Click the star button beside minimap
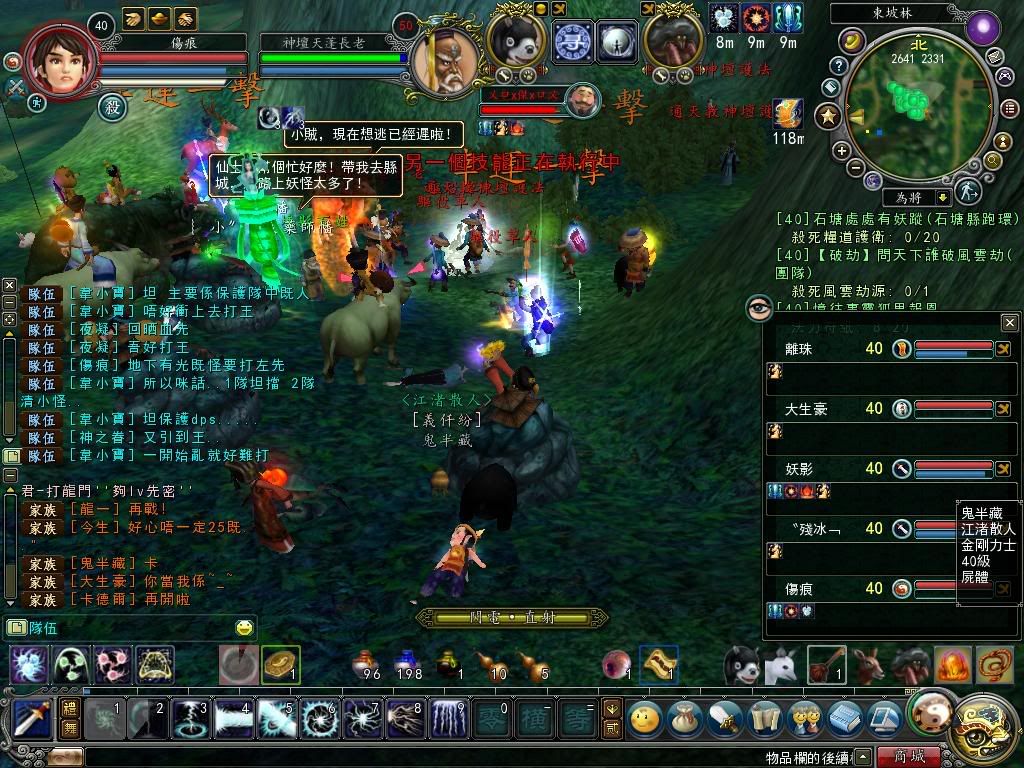The image size is (1024, 768). click(827, 117)
